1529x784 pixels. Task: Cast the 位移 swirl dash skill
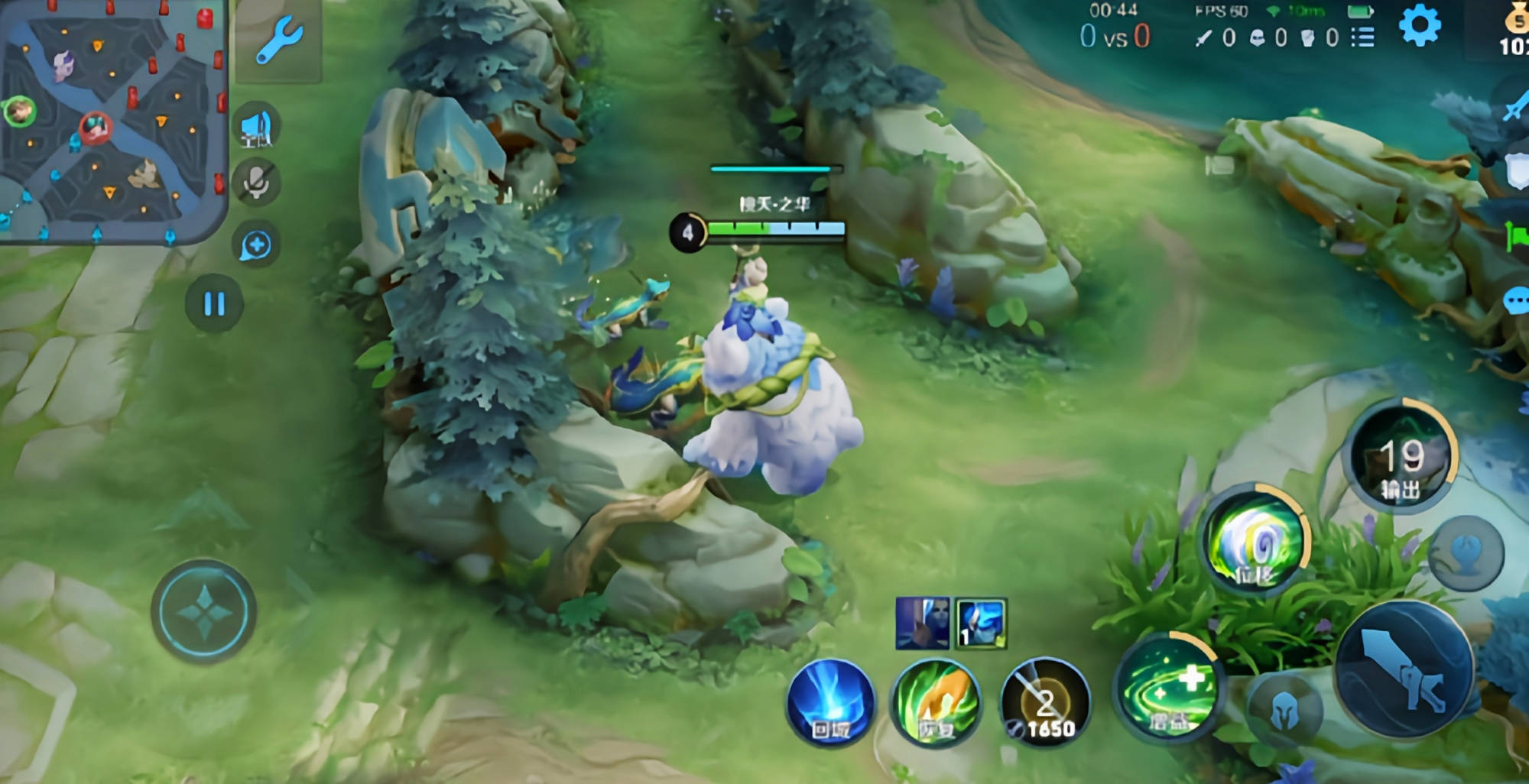click(1255, 539)
